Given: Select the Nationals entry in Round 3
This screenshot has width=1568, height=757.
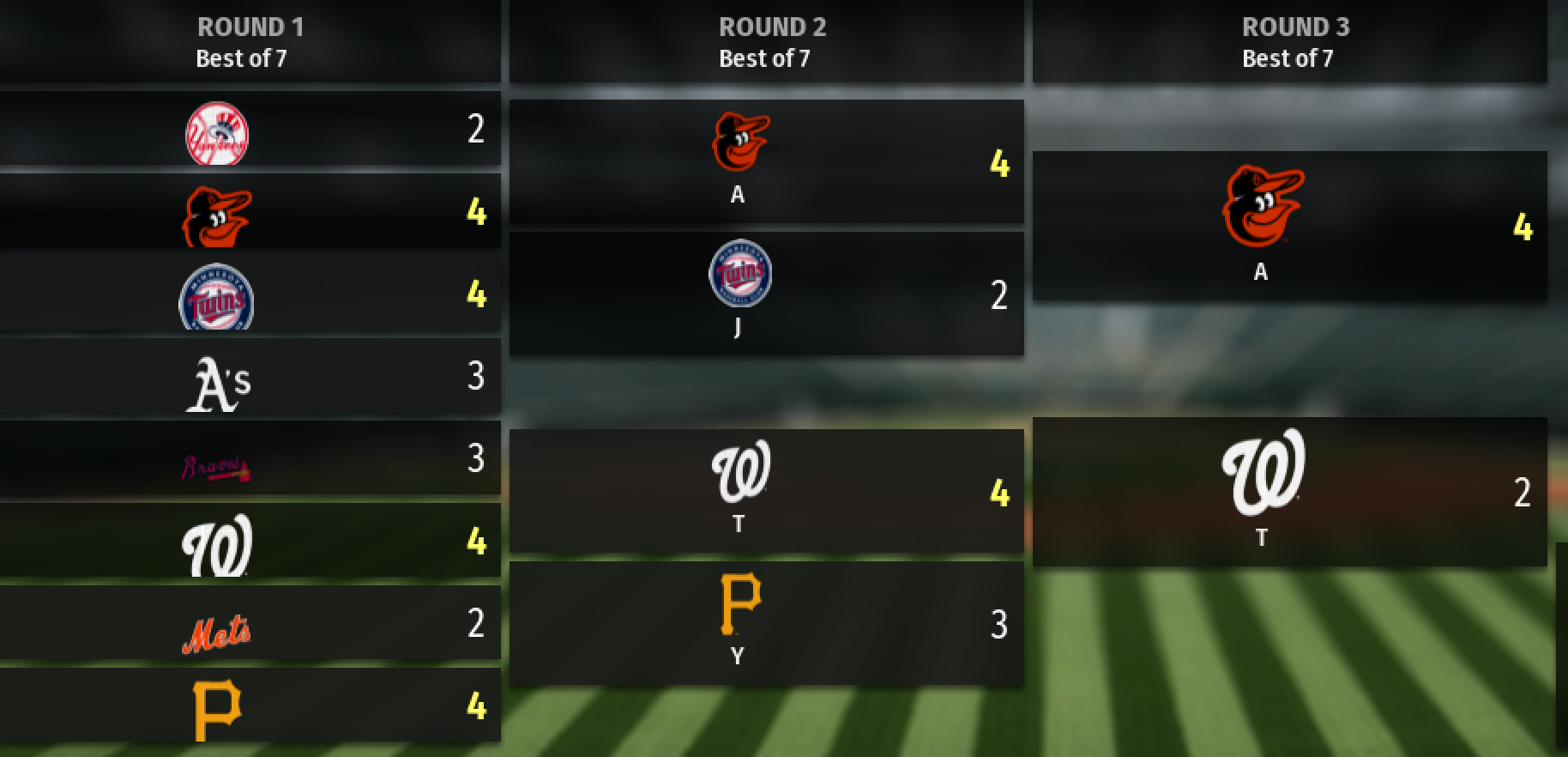Looking at the screenshot, I should click(1288, 492).
